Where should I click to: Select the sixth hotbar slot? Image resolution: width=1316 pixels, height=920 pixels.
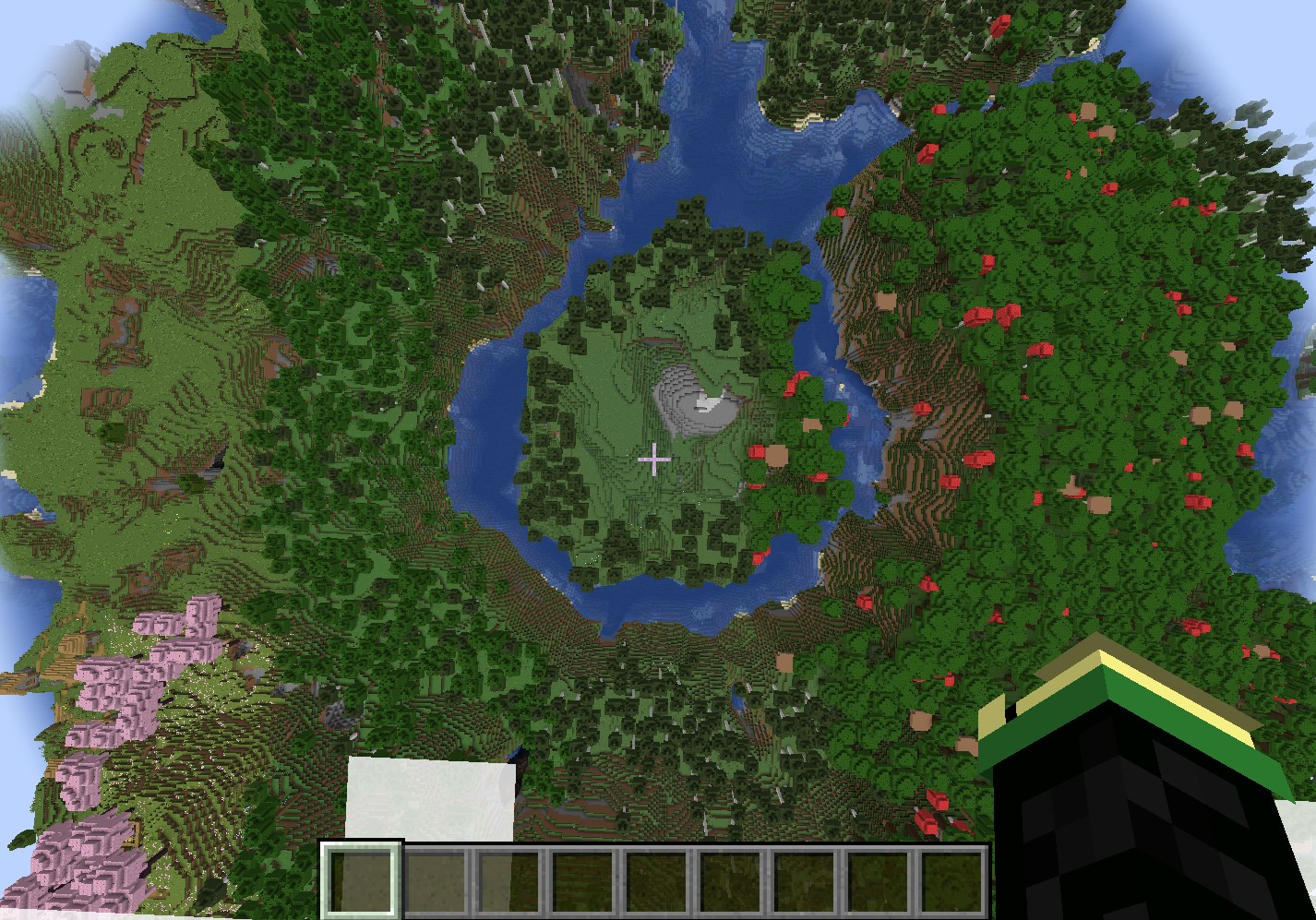[732, 877]
